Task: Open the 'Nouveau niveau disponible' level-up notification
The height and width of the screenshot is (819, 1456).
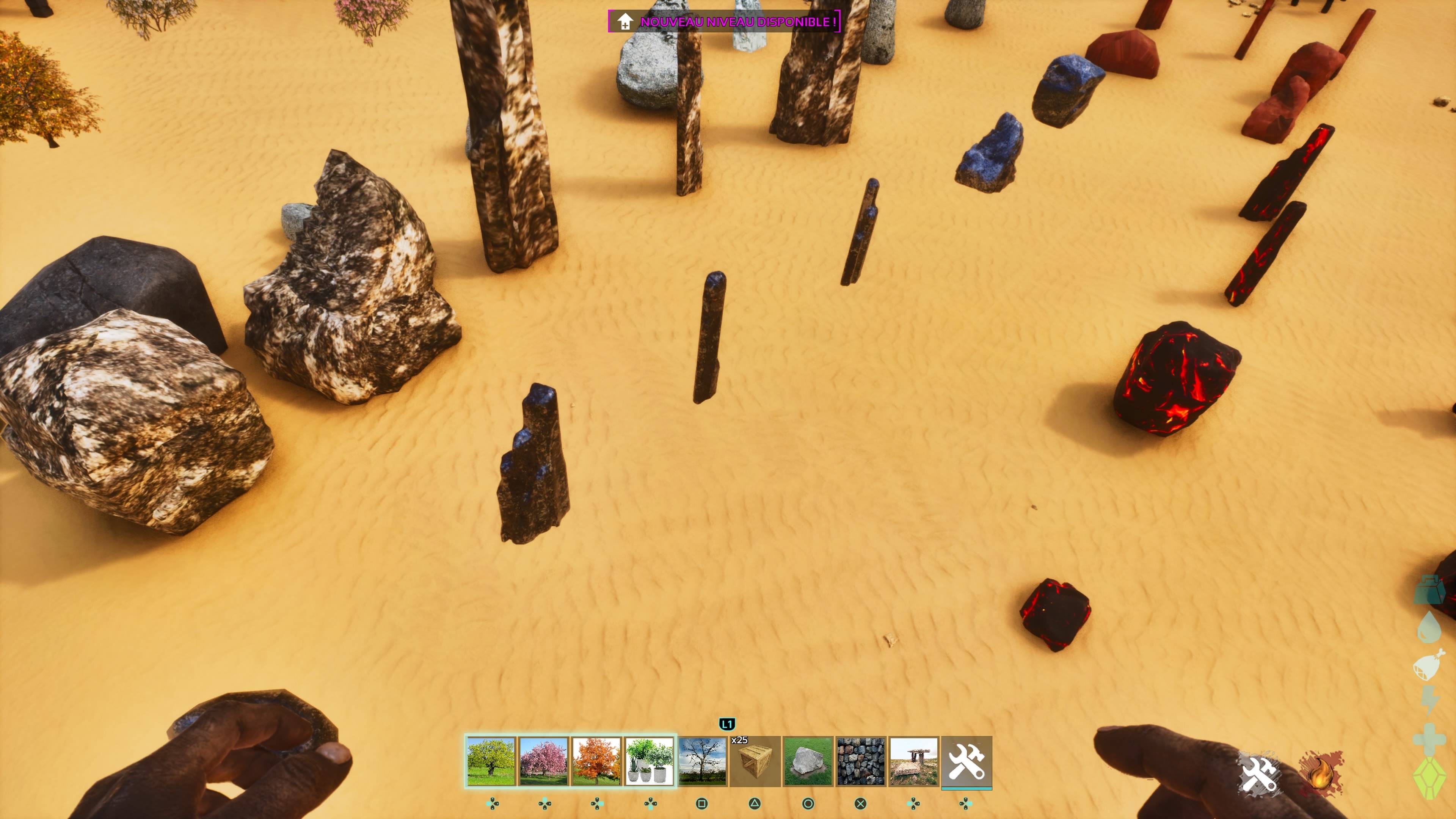Action: (724, 22)
